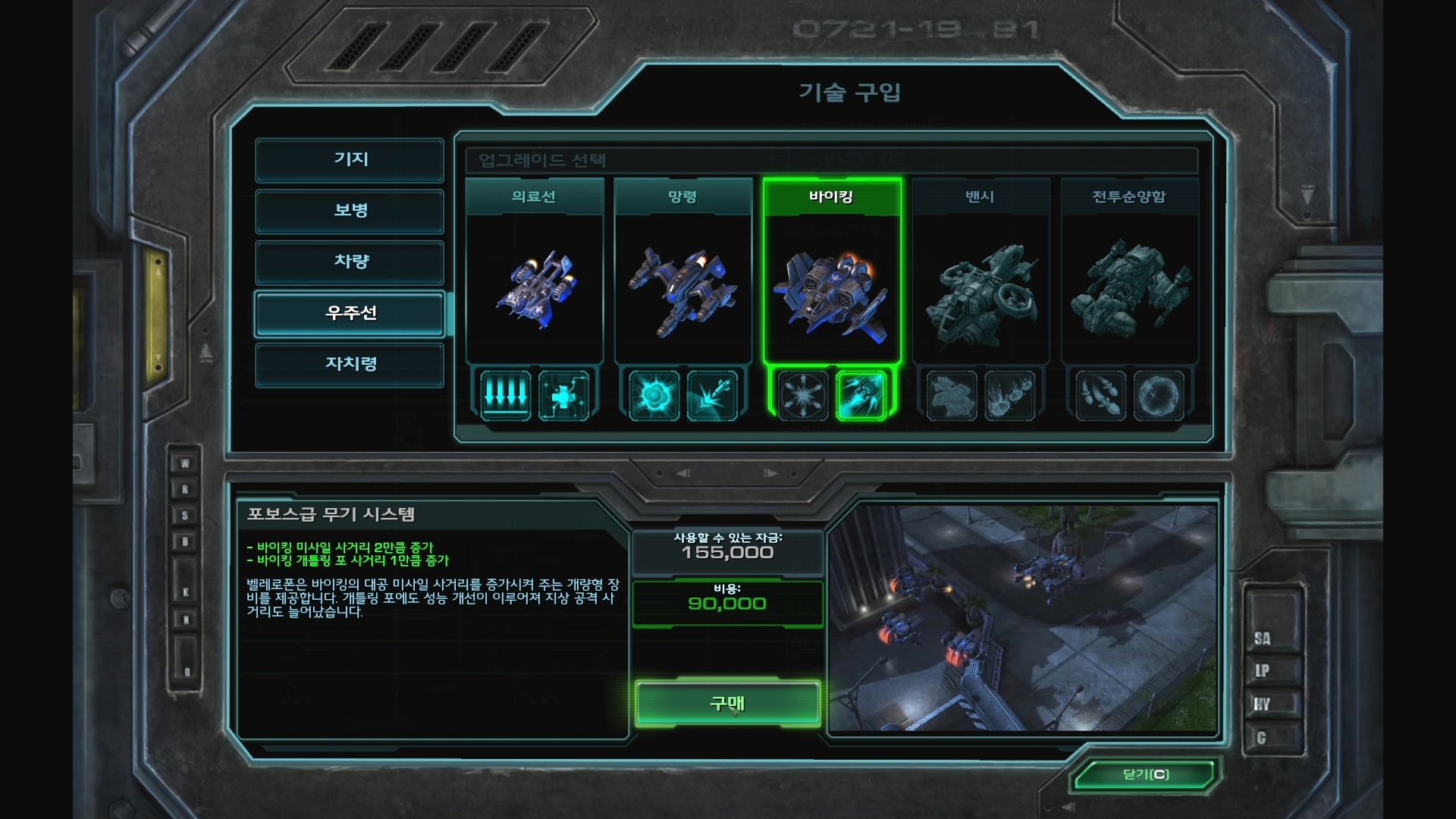Image resolution: width=1456 pixels, height=819 pixels.
Task: Select the 의료선 down-arrows upgrade icon
Action: pyautogui.click(x=506, y=395)
